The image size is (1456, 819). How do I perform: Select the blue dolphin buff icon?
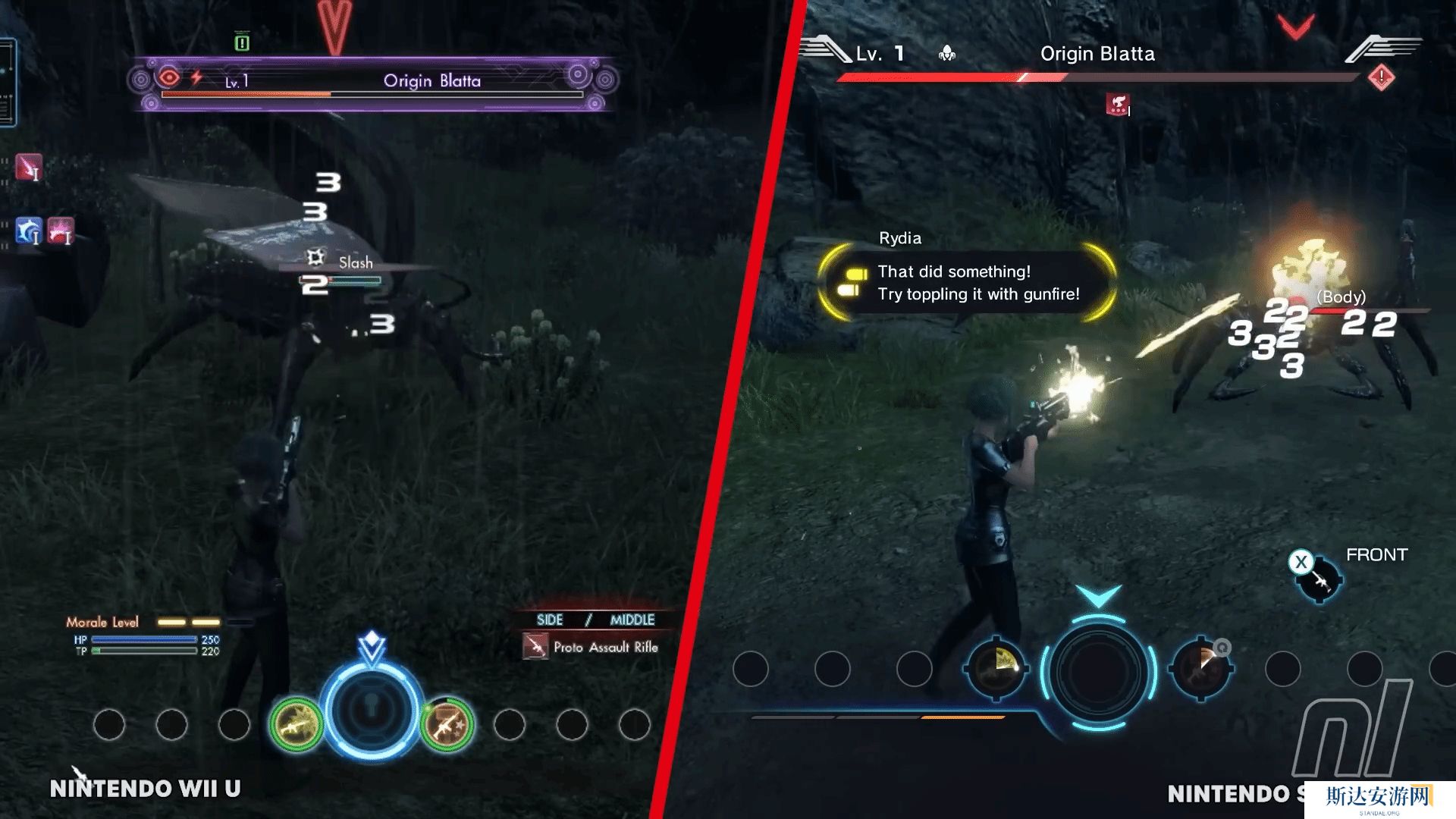pyautogui.click(x=29, y=231)
